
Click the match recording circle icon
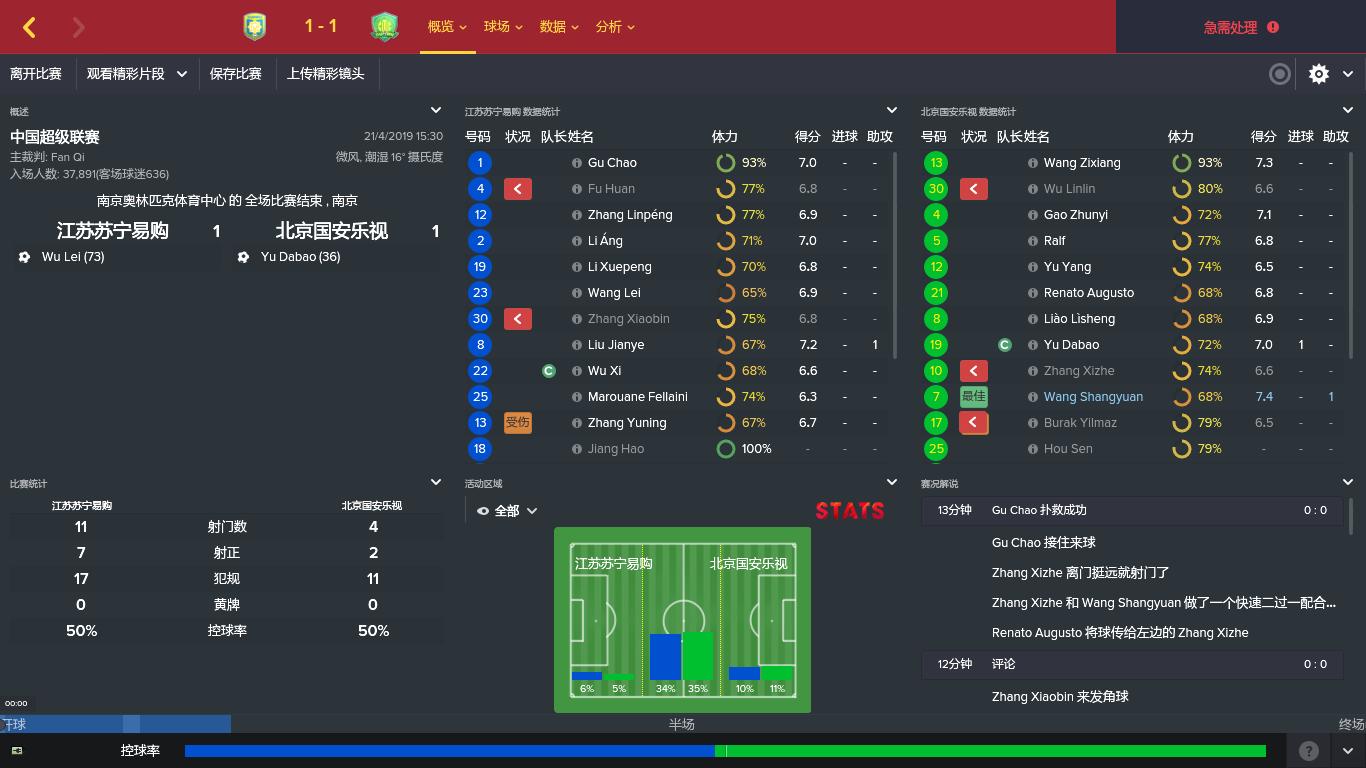(1279, 73)
